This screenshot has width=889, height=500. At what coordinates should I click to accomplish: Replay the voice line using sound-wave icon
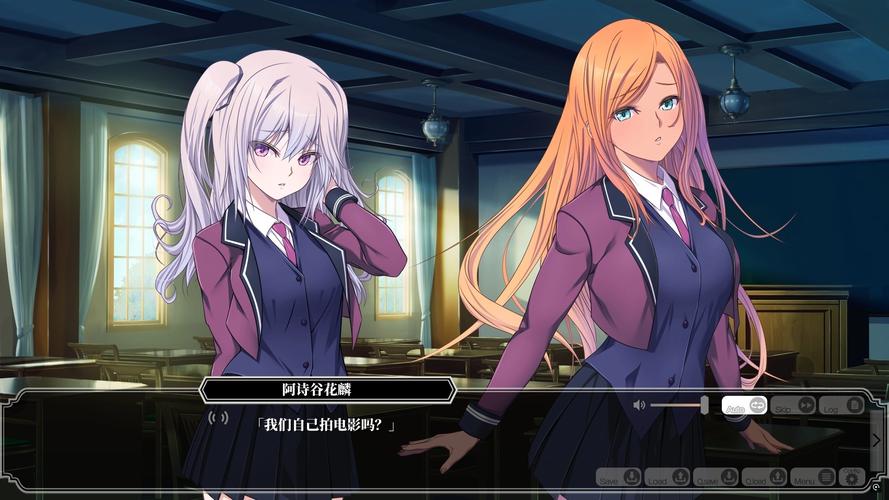[x=218, y=417]
